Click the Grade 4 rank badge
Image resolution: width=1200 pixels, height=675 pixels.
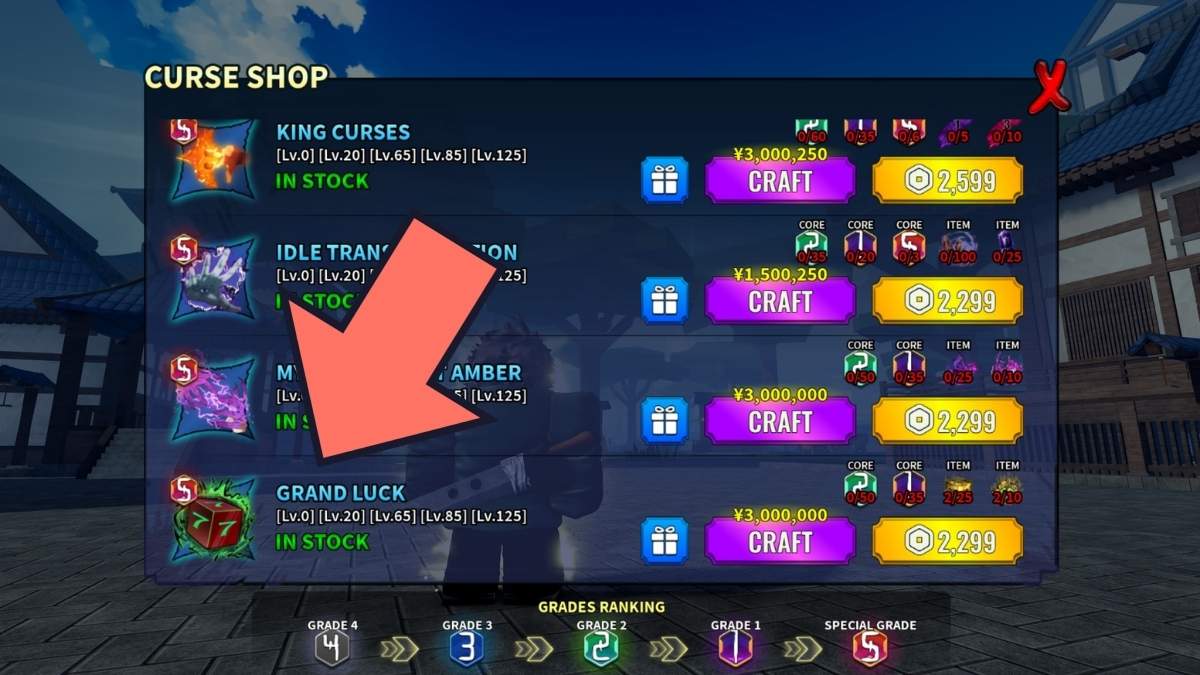point(332,650)
